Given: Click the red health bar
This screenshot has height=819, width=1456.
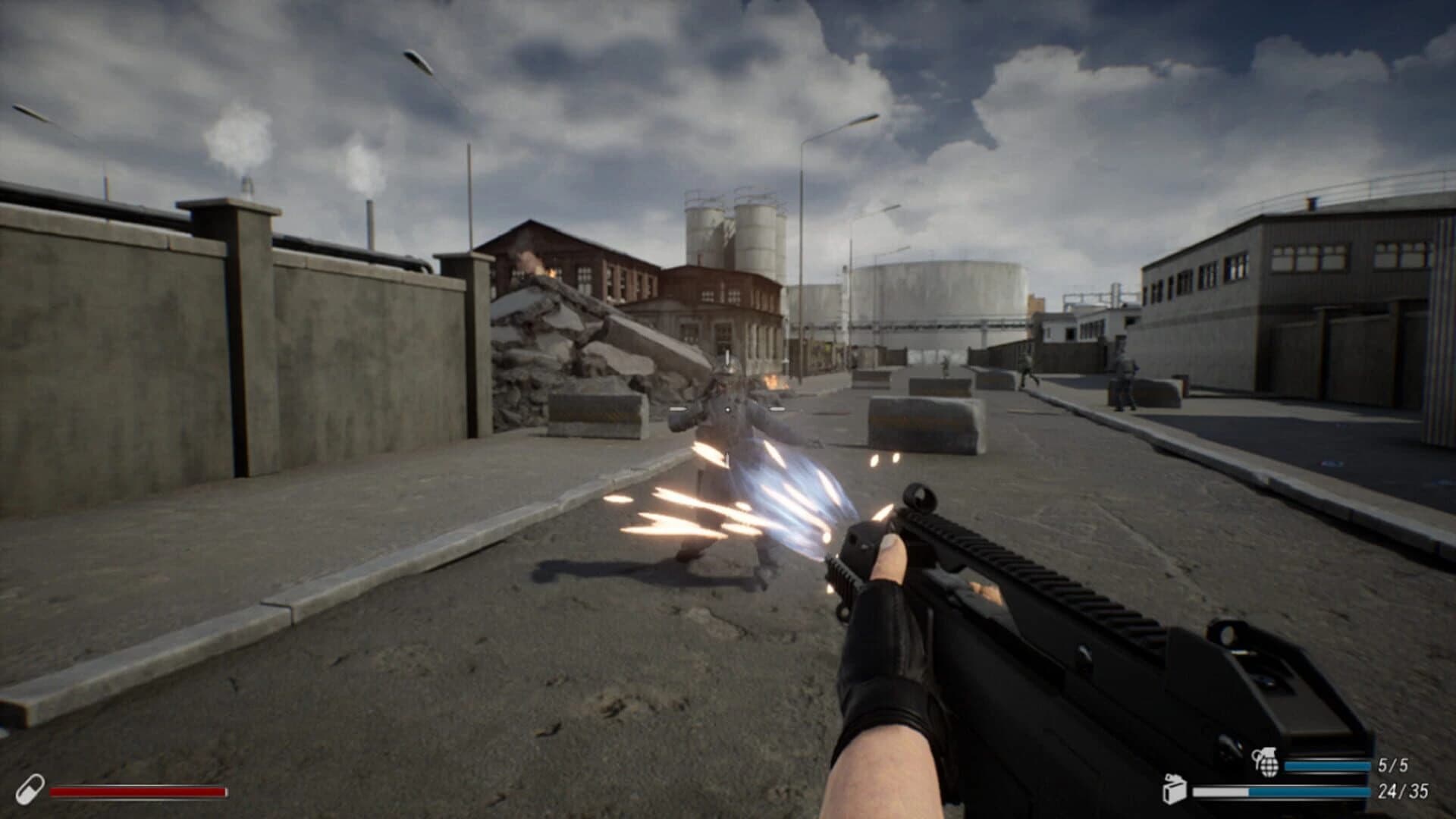Looking at the screenshot, I should click(136, 792).
